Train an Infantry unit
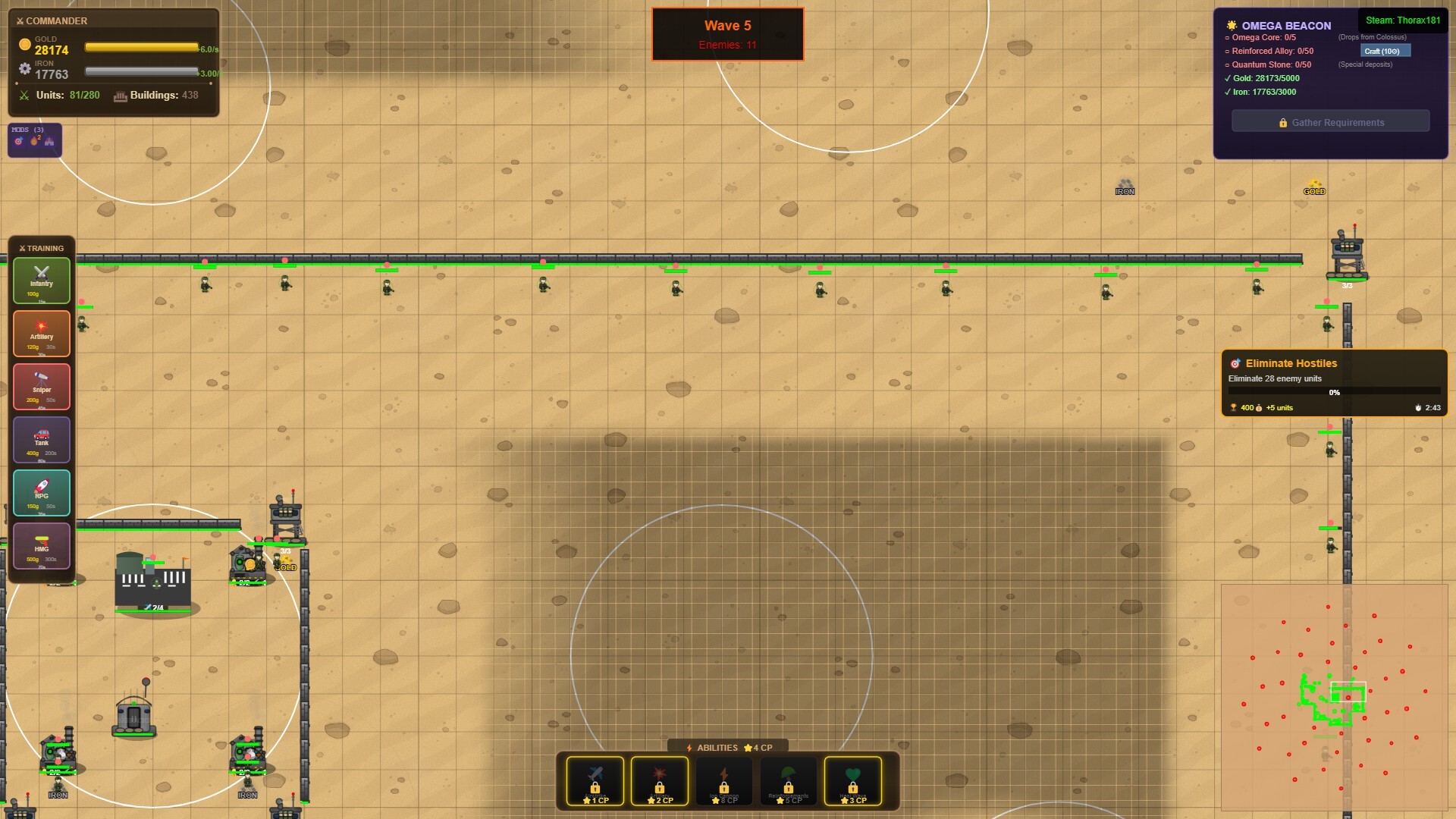The image size is (1456, 819). (x=41, y=280)
